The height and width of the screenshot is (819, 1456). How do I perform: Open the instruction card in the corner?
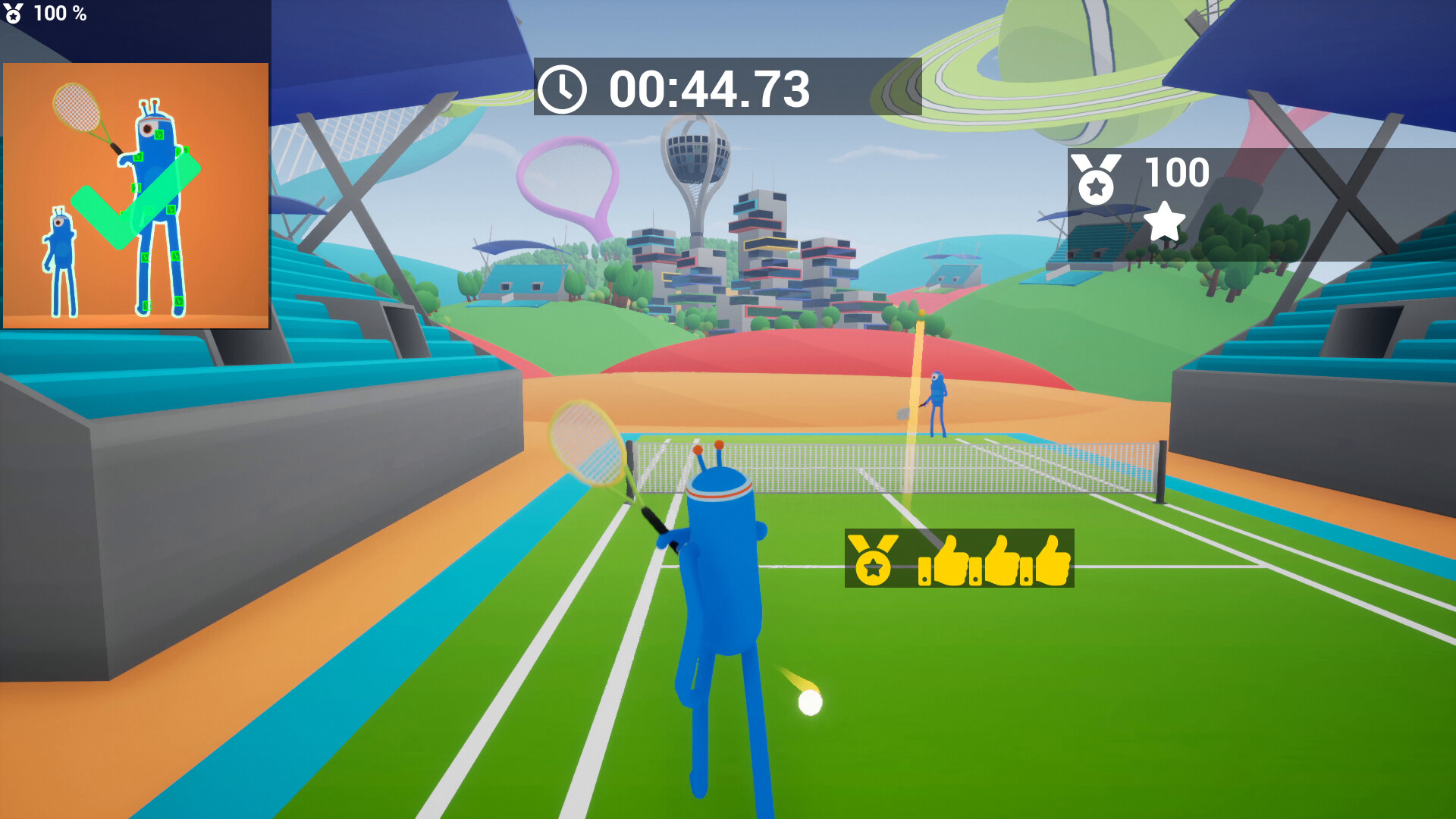138,196
